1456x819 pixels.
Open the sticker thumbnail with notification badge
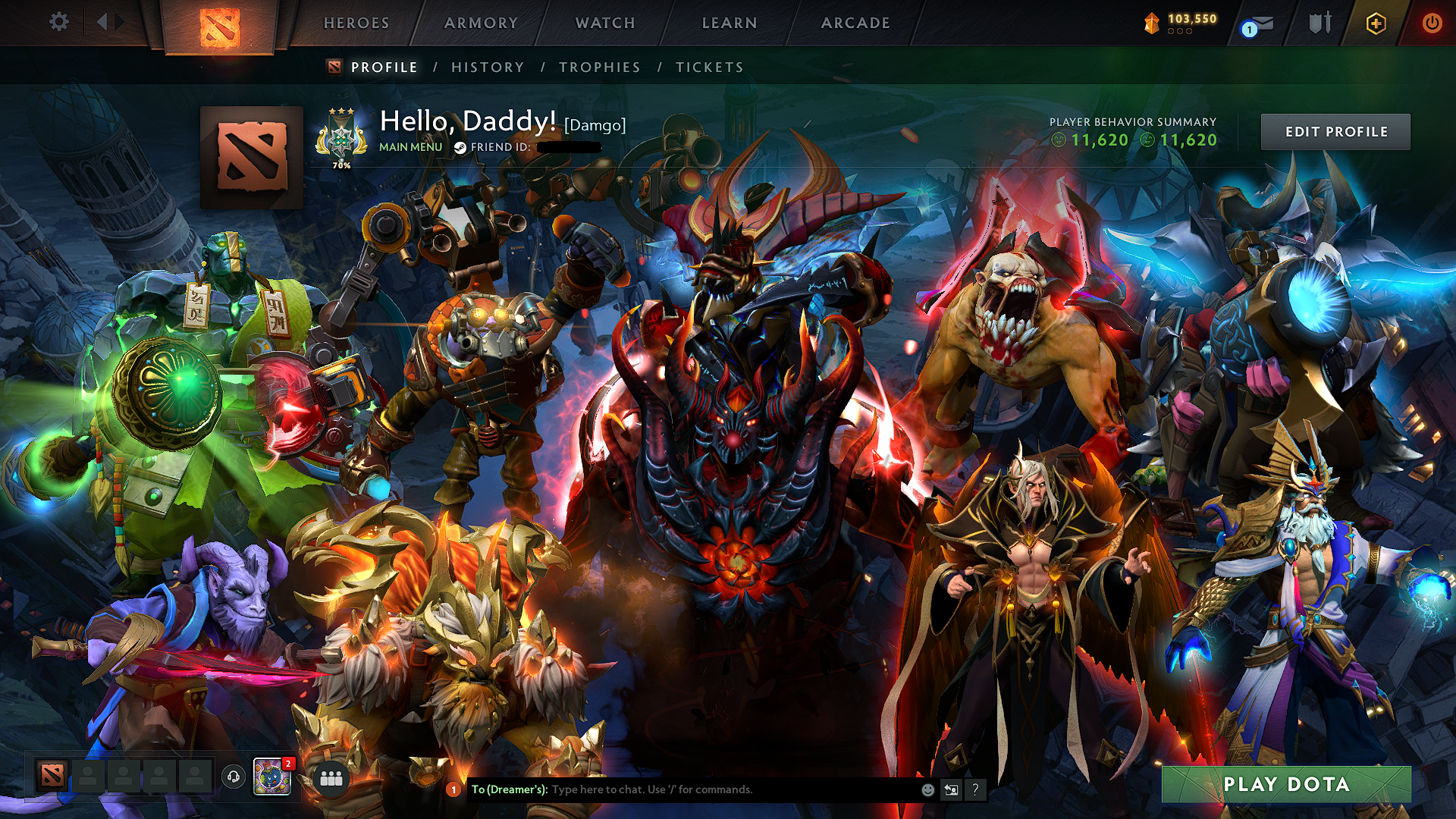[x=273, y=778]
